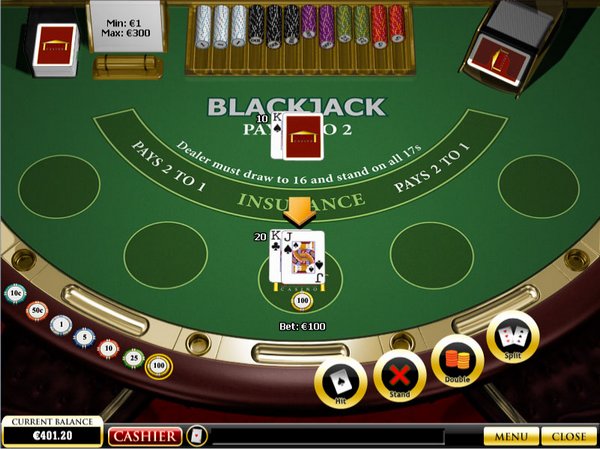Pick the 1 euro chip
The width and height of the screenshot is (600, 449).
[61, 325]
